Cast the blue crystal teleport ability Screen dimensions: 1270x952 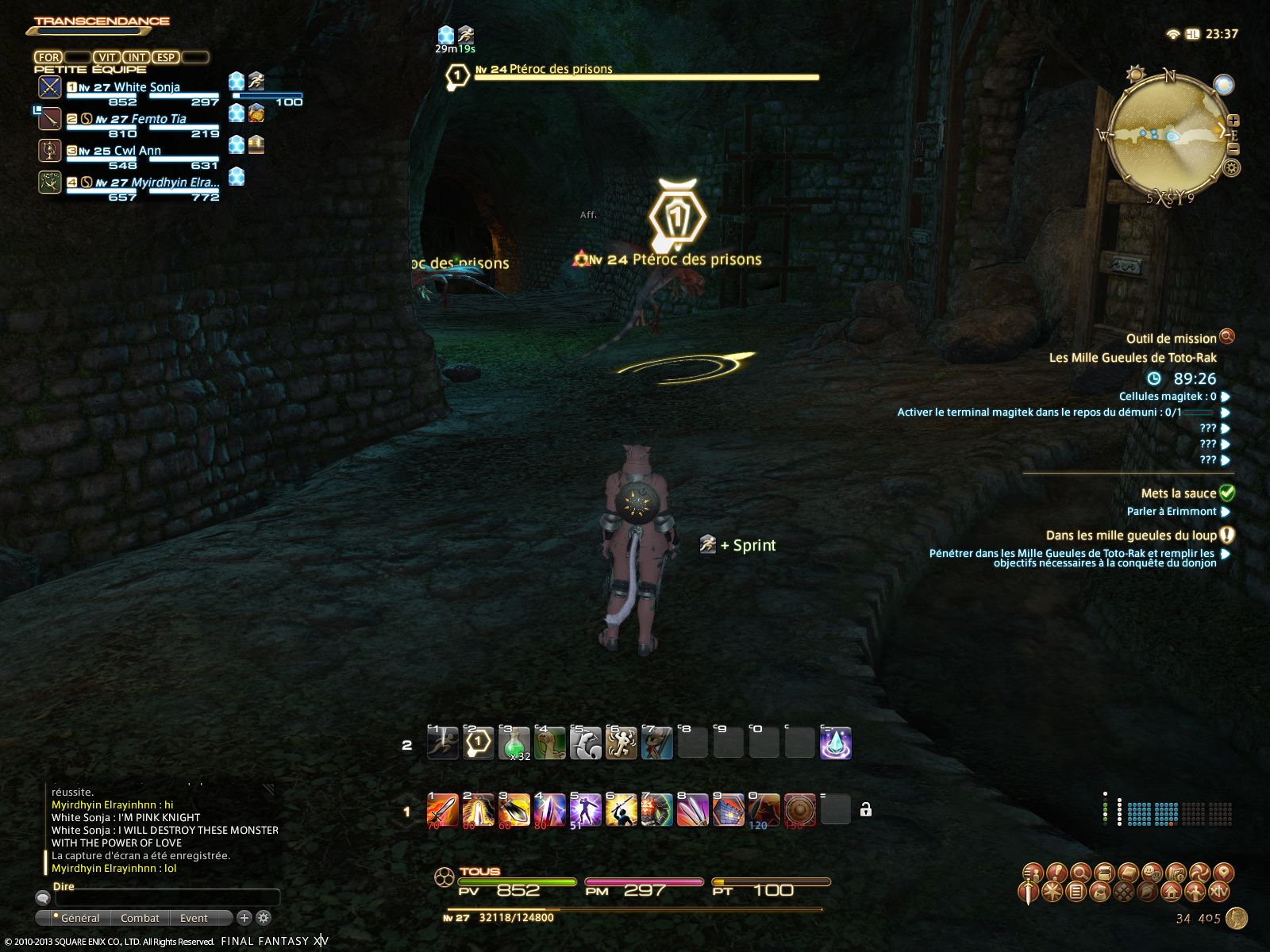835,744
